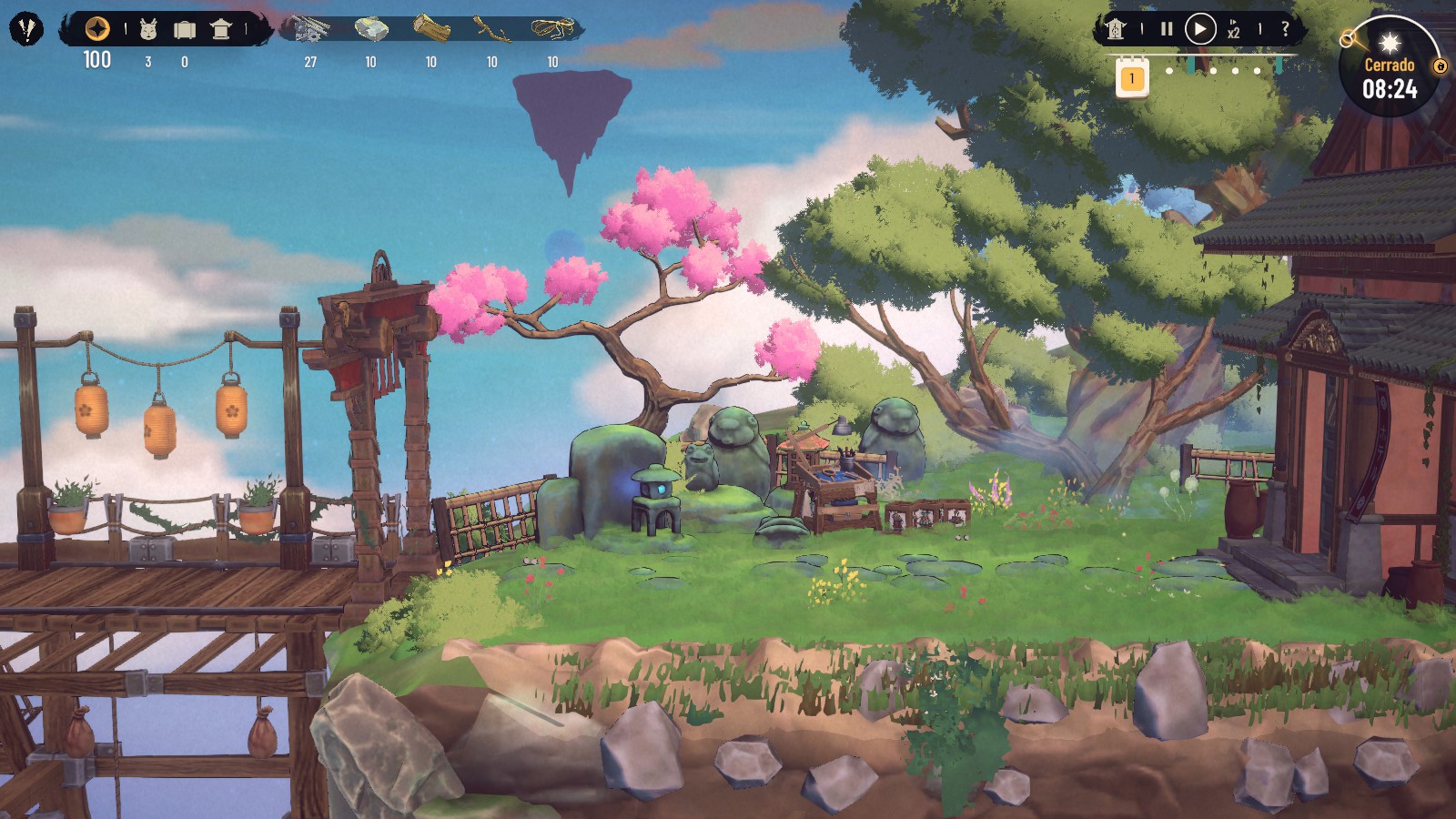The height and width of the screenshot is (819, 1456).
Task: Select the gears and metal parts resource
Action: (311, 29)
